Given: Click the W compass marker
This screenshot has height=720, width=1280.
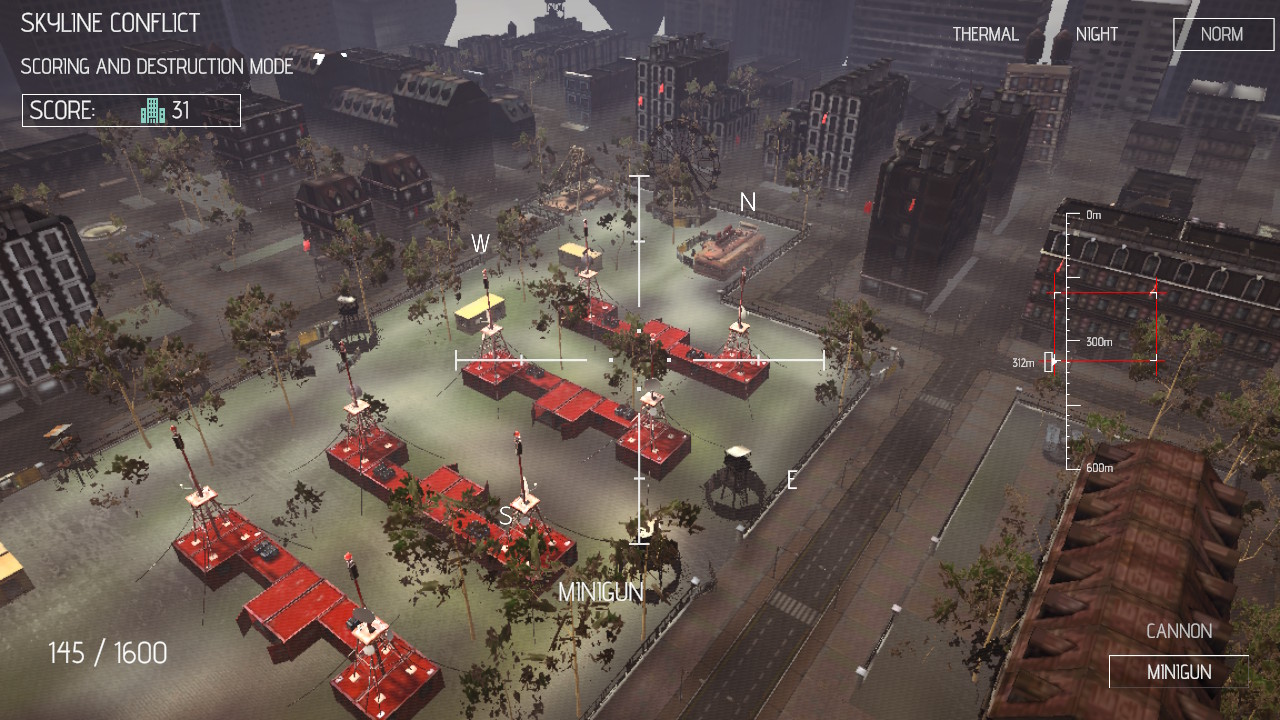Looking at the screenshot, I should pos(481,241).
